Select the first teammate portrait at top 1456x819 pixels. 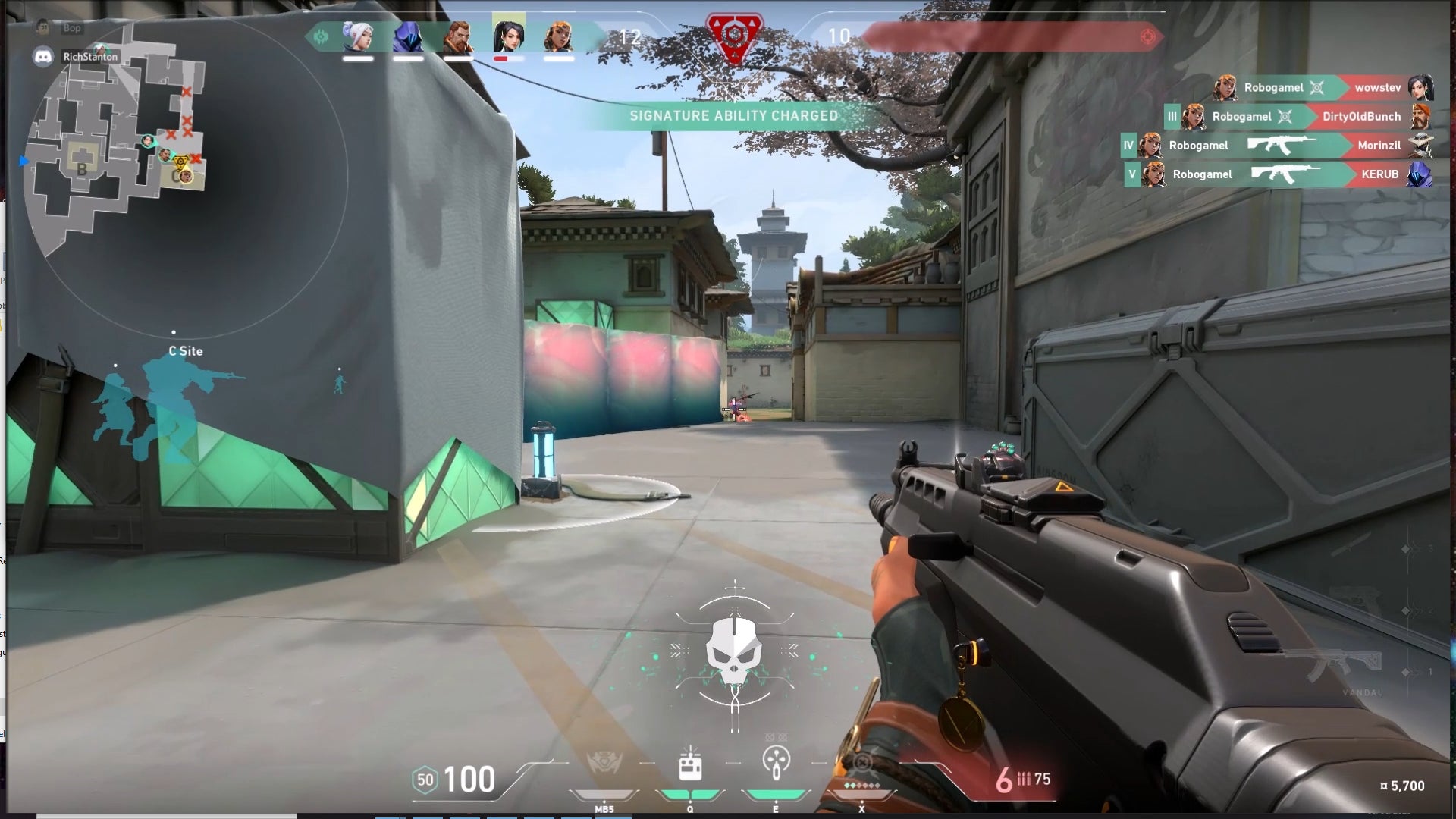pos(357,34)
